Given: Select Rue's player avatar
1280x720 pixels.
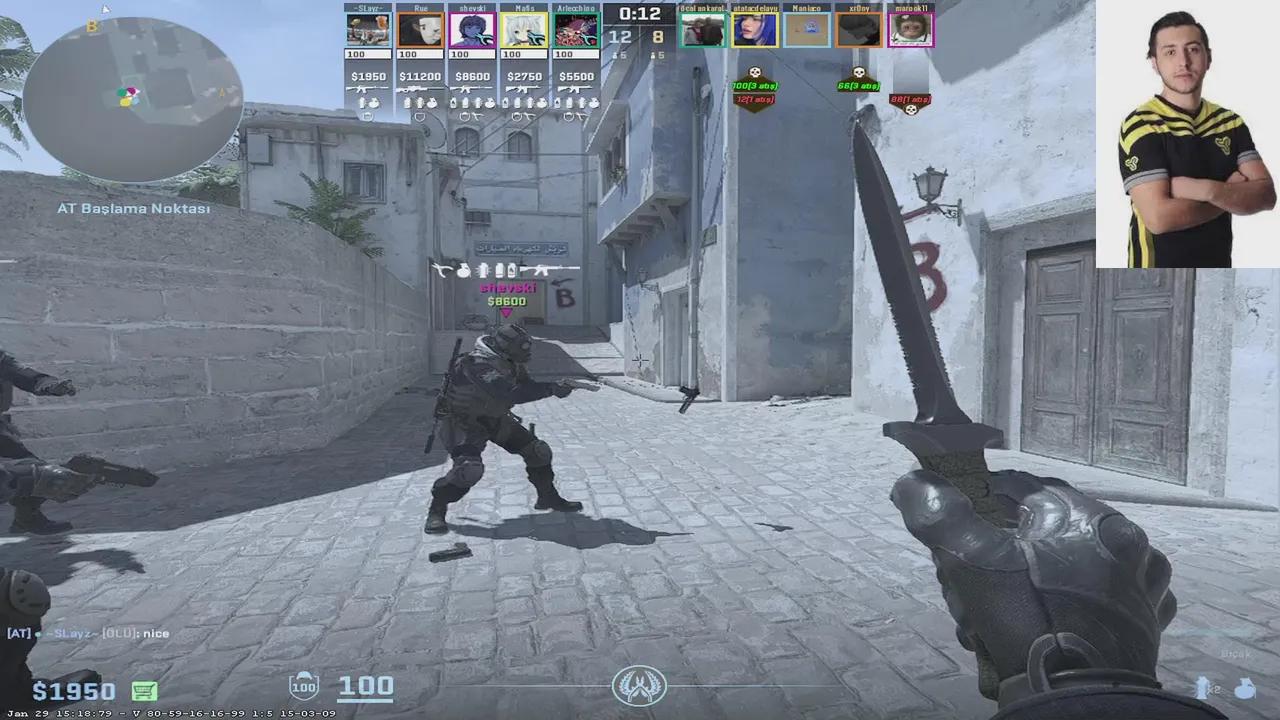Looking at the screenshot, I should tap(420, 30).
